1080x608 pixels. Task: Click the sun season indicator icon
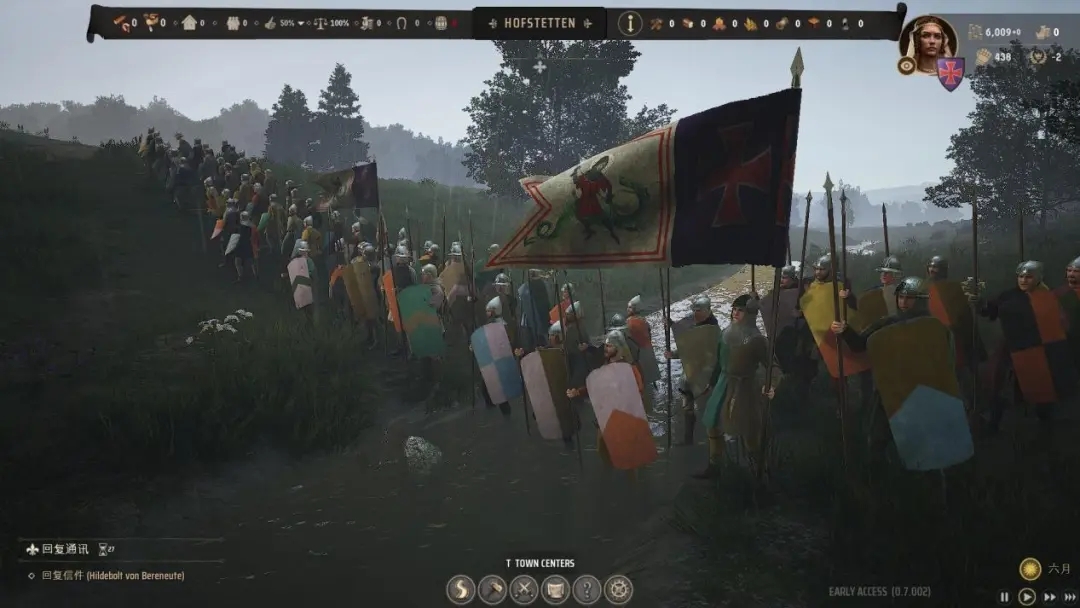point(1030,569)
